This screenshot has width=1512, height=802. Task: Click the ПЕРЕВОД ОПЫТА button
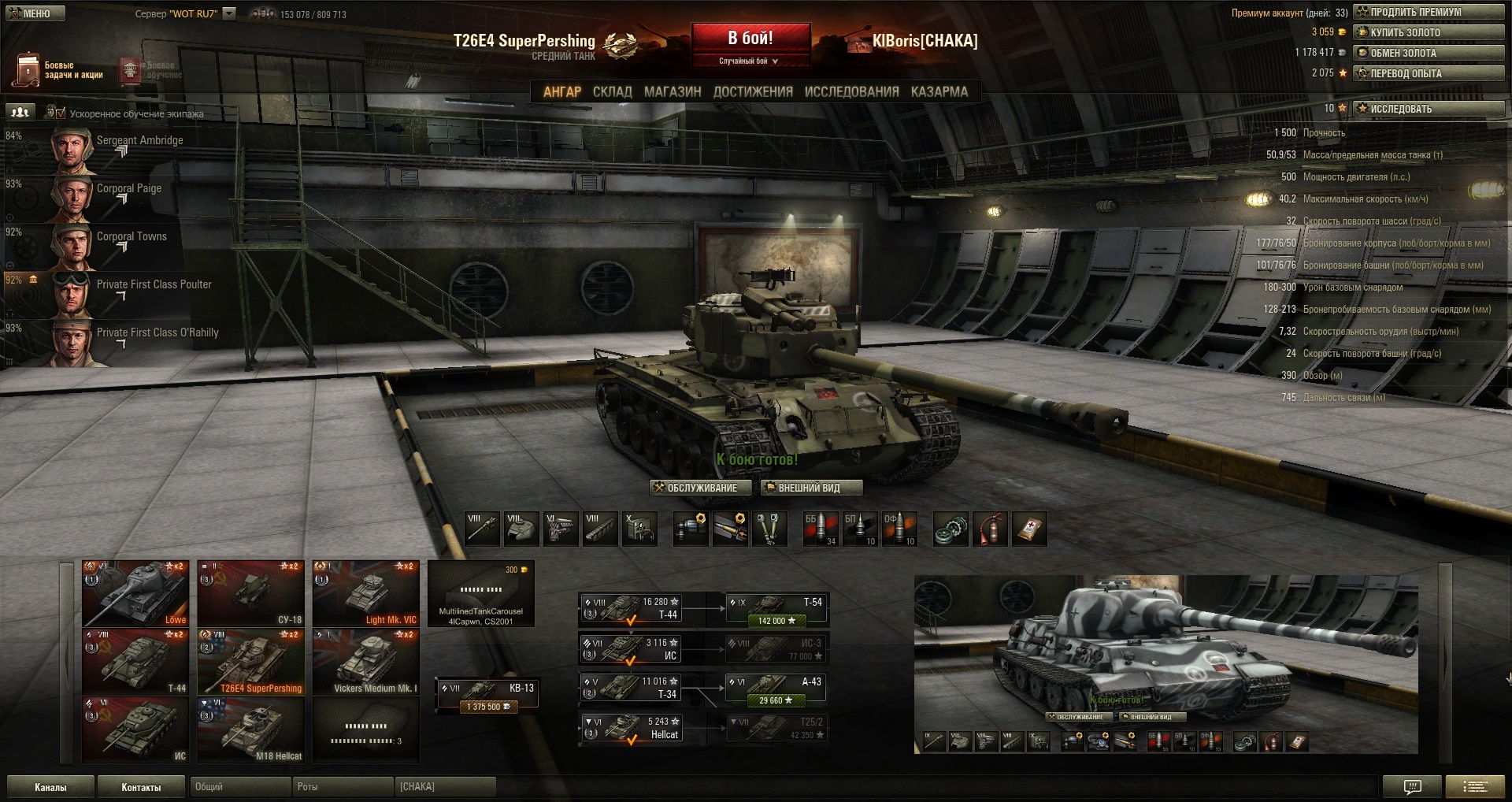pos(1428,73)
